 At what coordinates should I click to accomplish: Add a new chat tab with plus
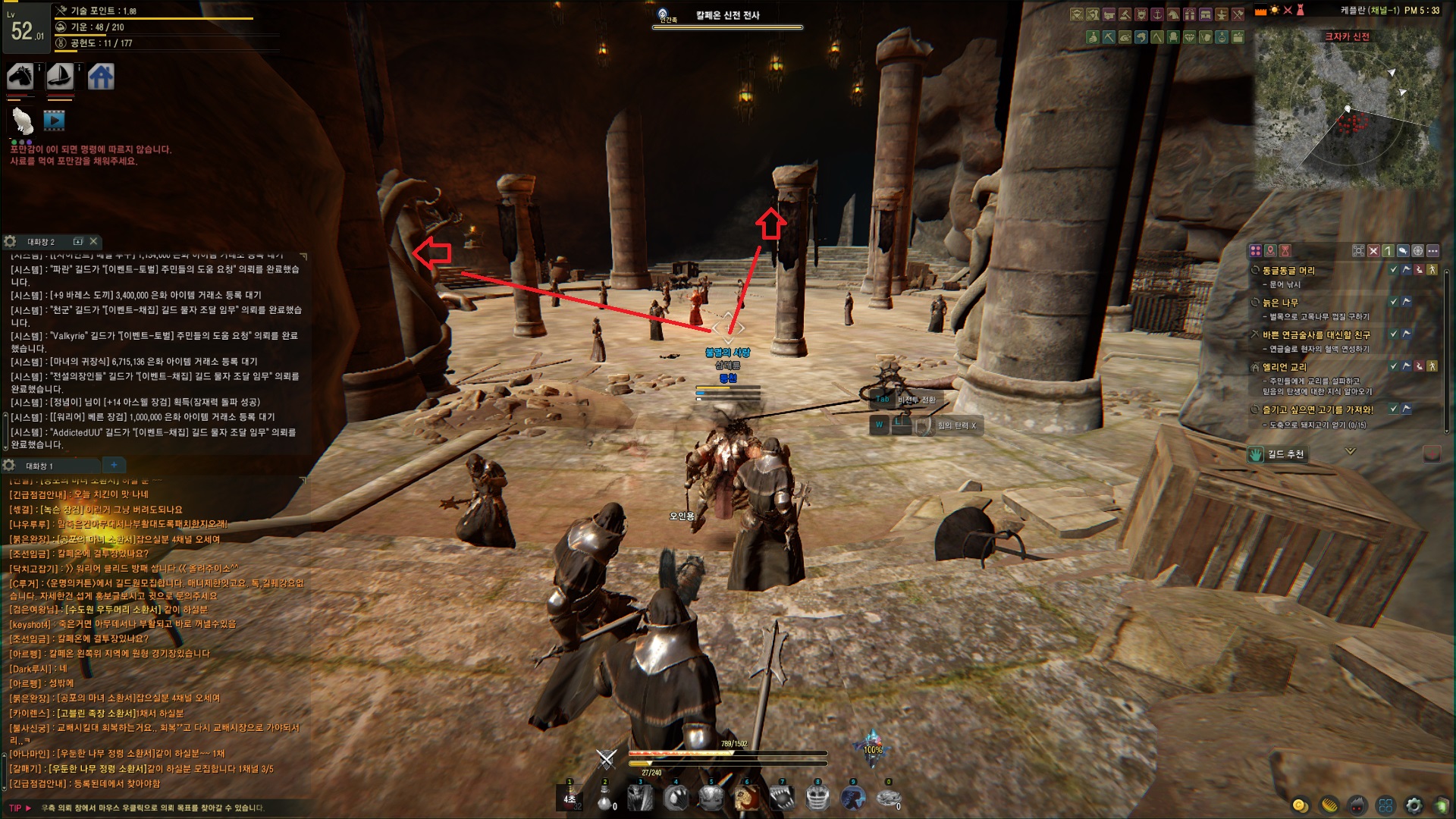pos(114,465)
